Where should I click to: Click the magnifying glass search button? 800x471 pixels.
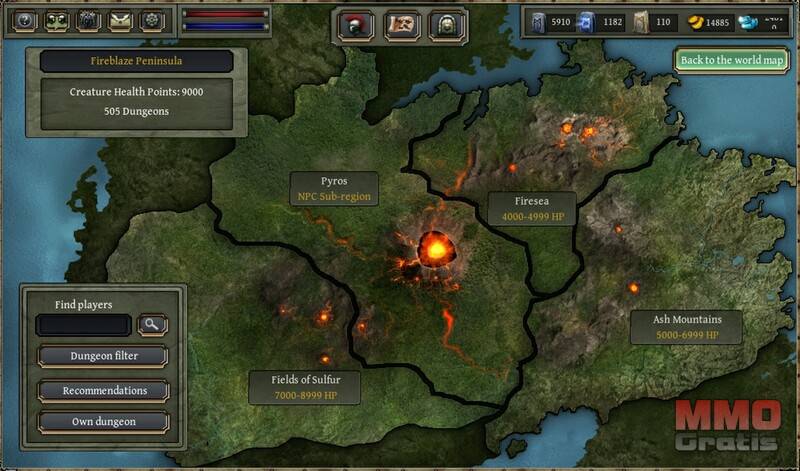pos(153,324)
